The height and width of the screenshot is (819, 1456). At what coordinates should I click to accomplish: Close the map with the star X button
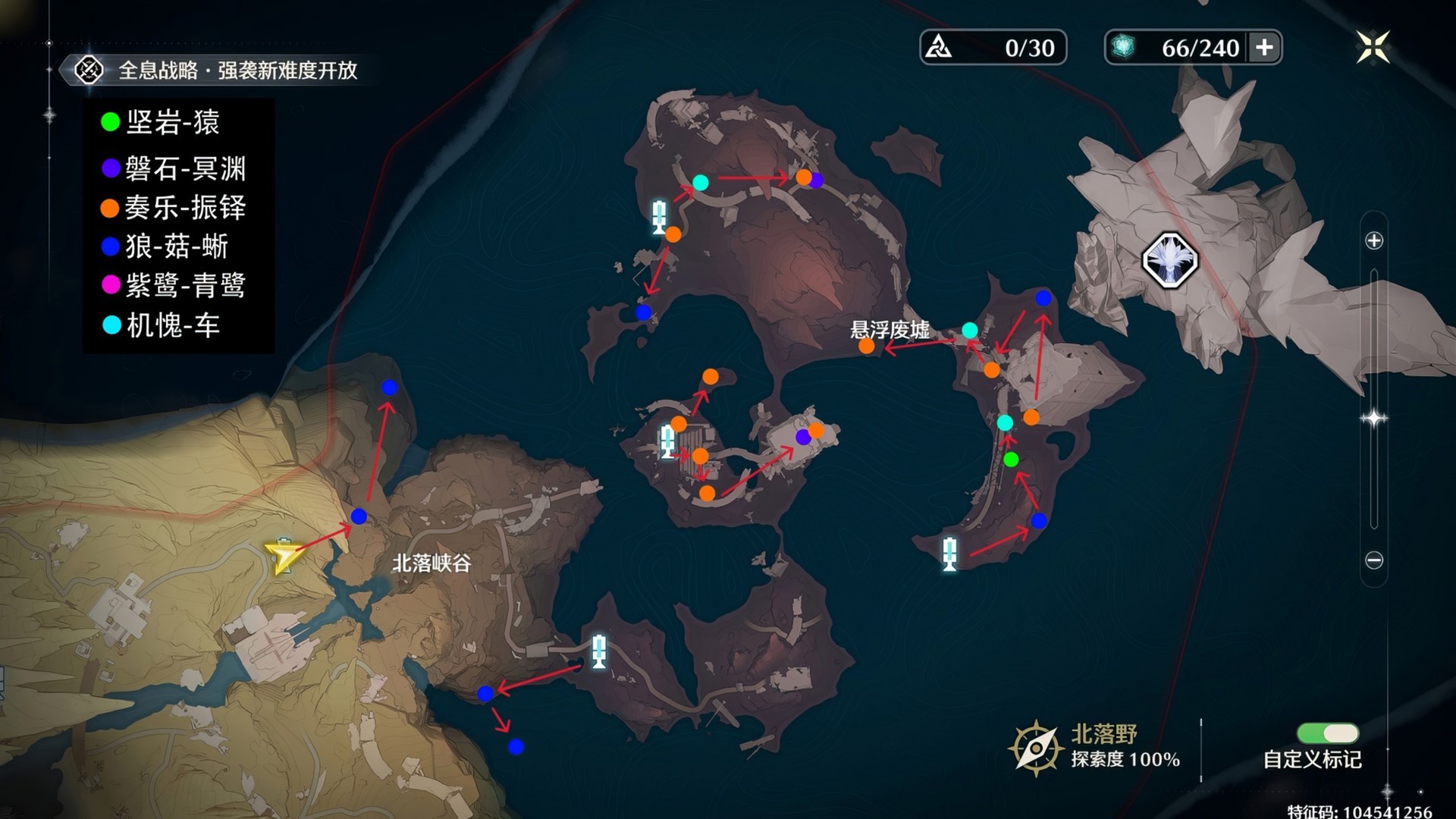1373,47
